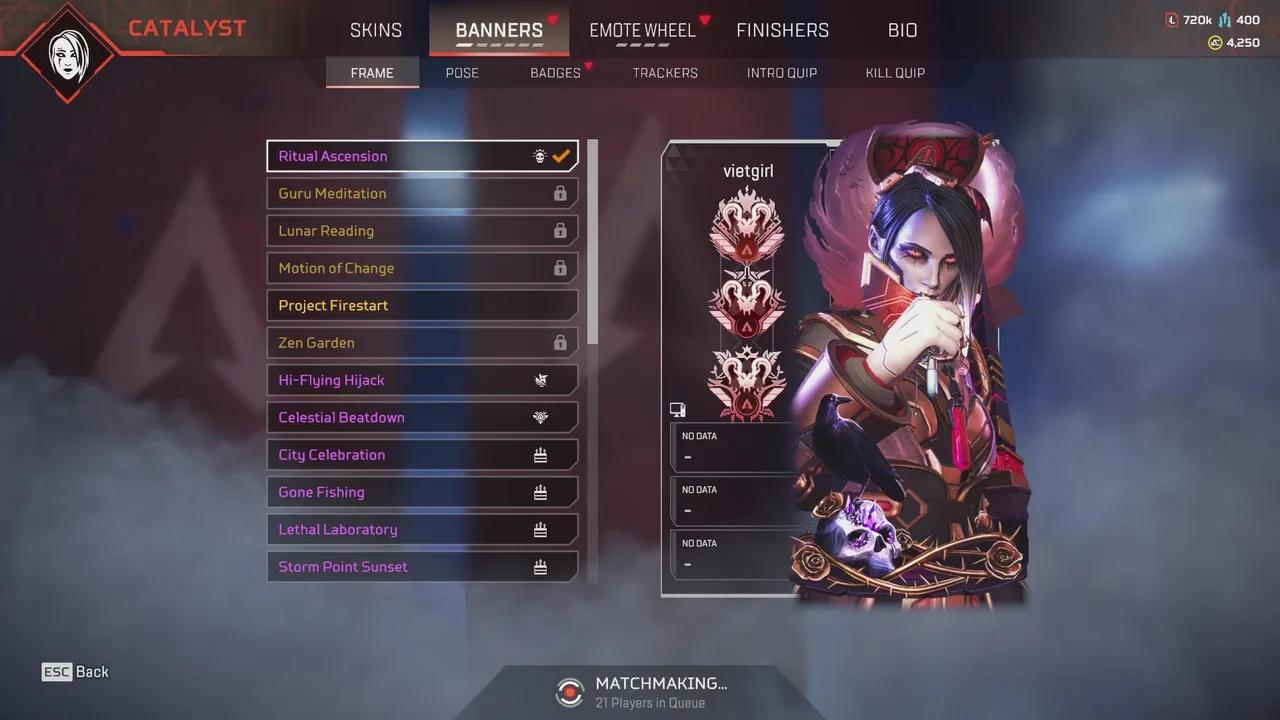Screen dimensions: 1280x720
Task: Select the Storm Point Sunset frame
Action: [422, 566]
